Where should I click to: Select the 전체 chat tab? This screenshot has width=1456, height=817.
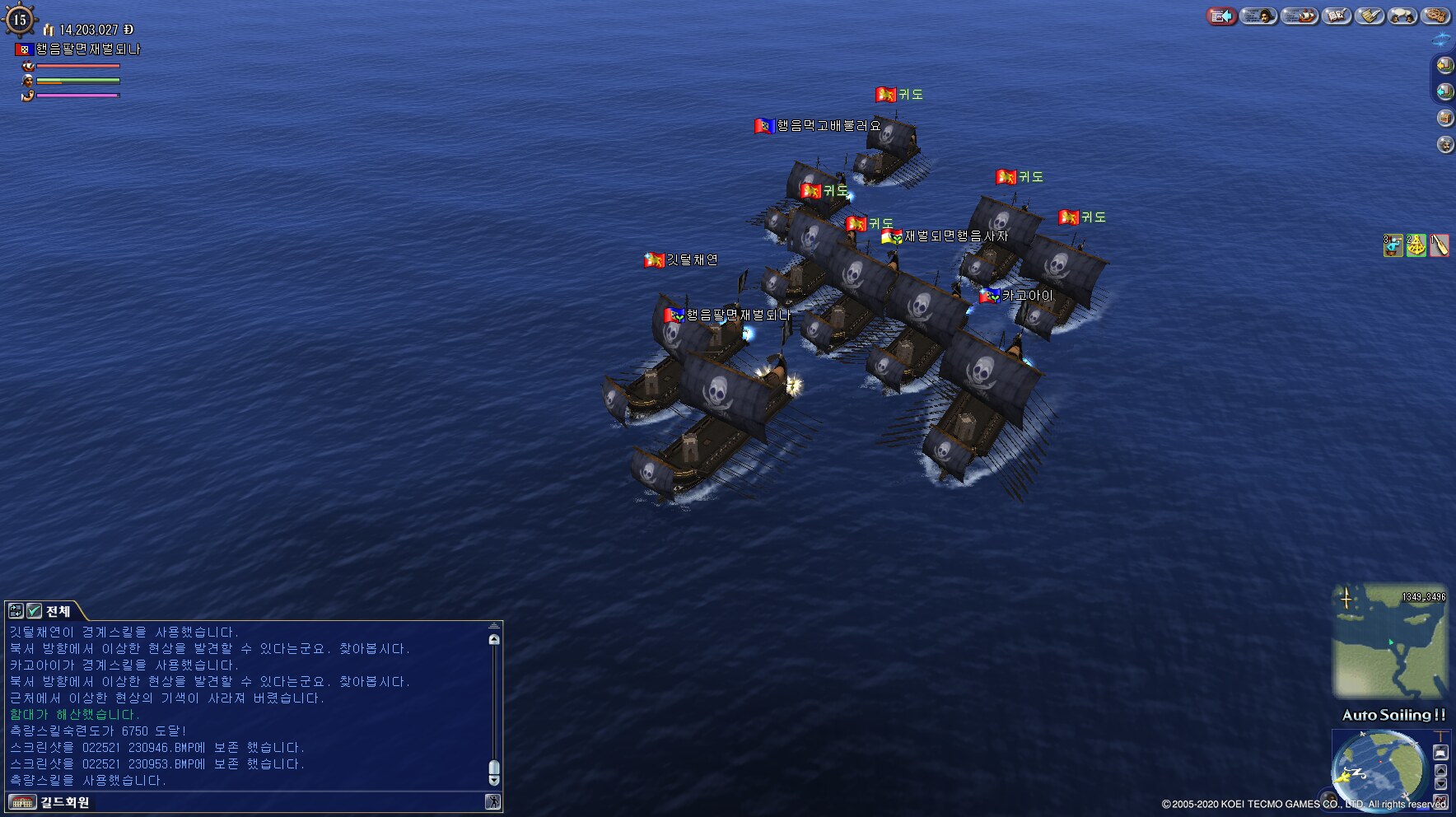coord(58,611)
